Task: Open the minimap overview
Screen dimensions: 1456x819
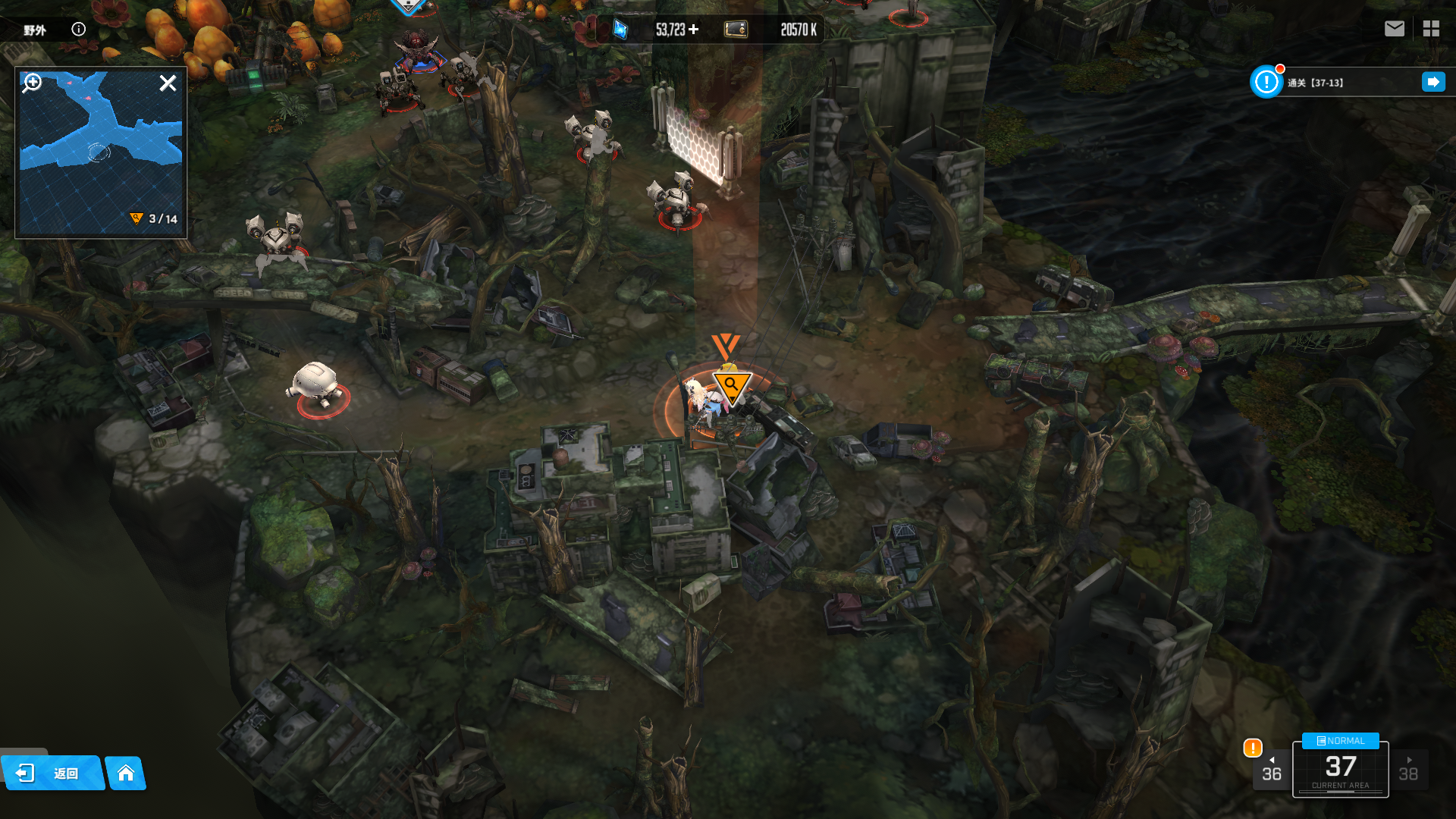Action: (x=100, y=152)
